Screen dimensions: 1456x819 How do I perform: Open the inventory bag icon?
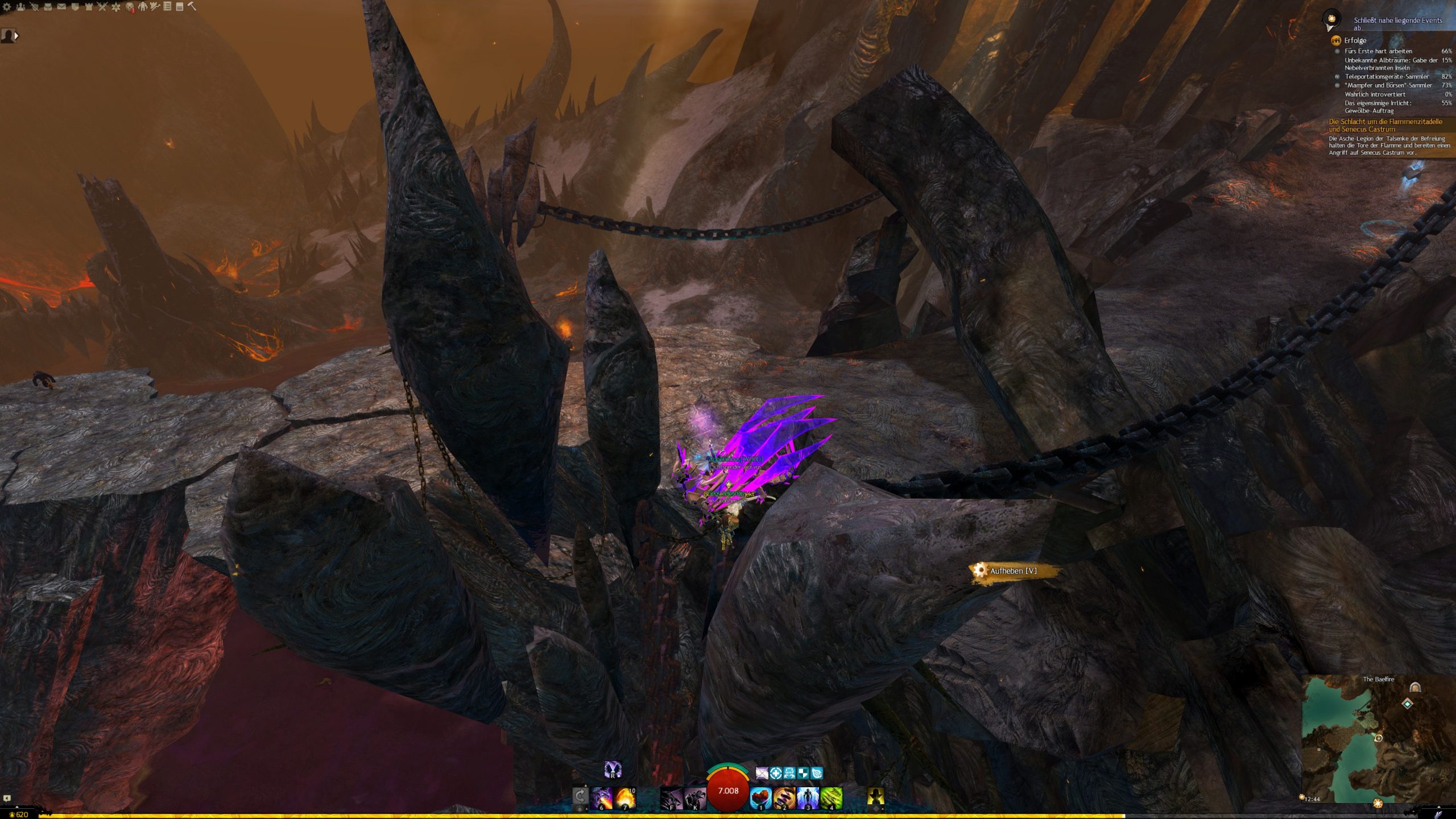(48, 7)
